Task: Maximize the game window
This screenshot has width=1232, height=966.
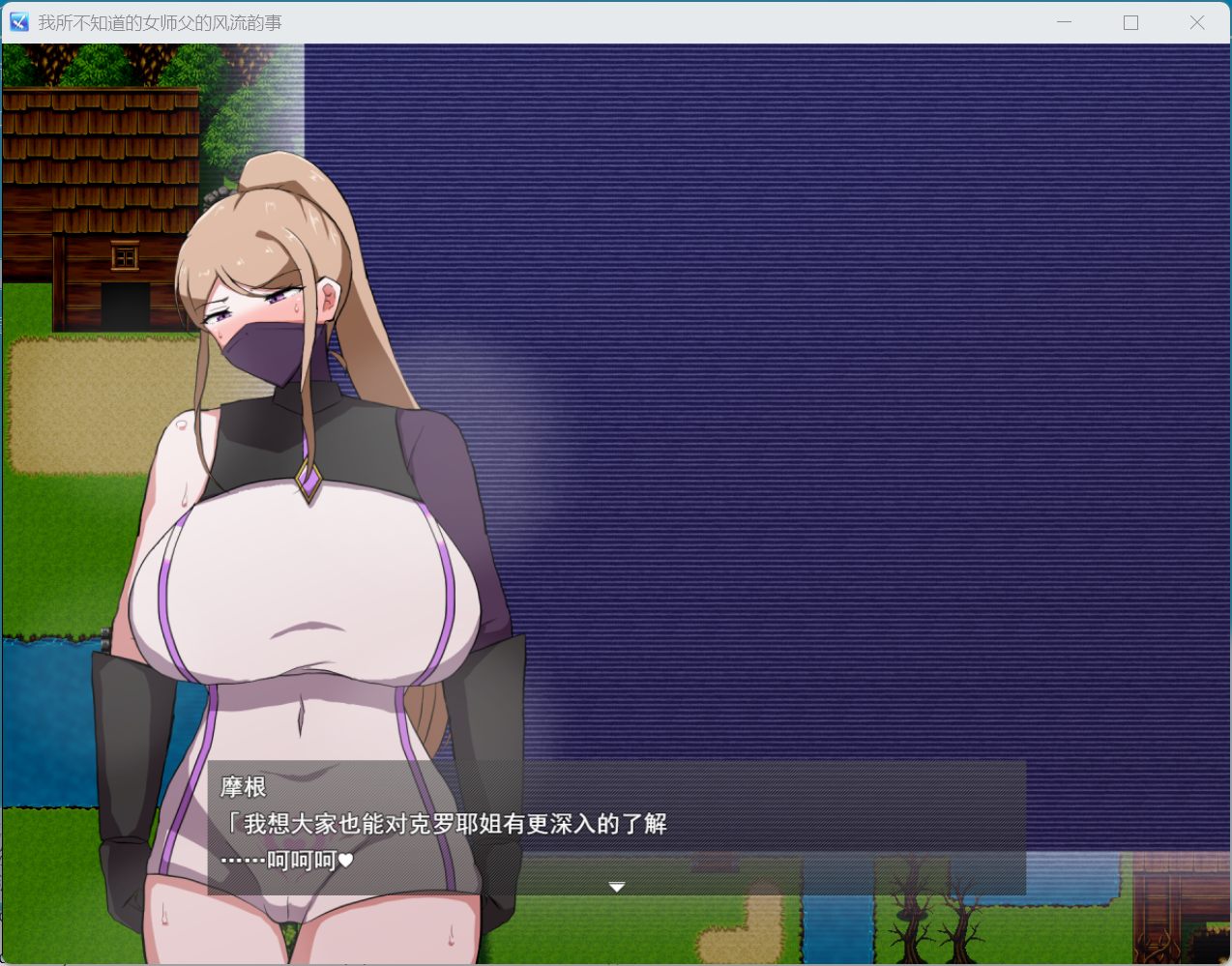Action: click(x=1130, y=22)
